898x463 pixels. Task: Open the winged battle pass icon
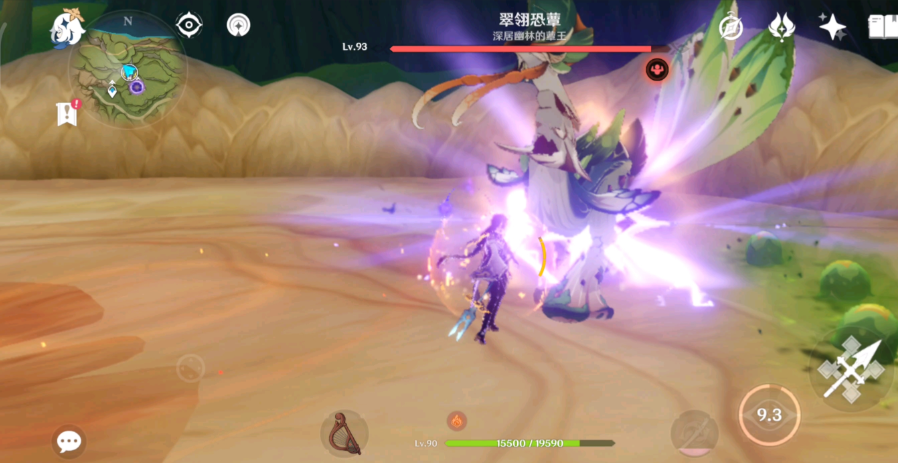tap(781, 27)
